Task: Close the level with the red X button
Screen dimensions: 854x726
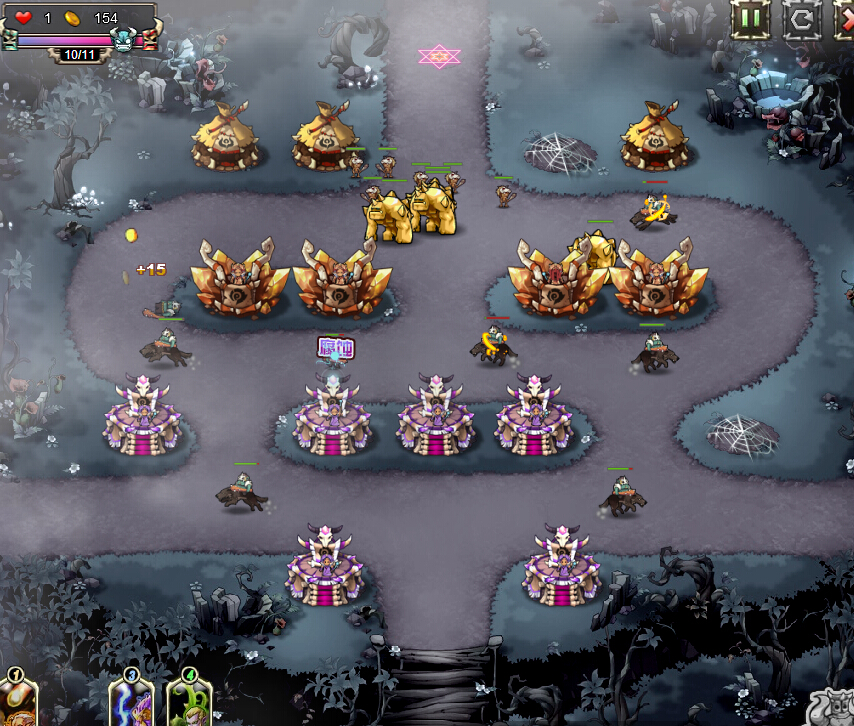Action: click(845, 19)
